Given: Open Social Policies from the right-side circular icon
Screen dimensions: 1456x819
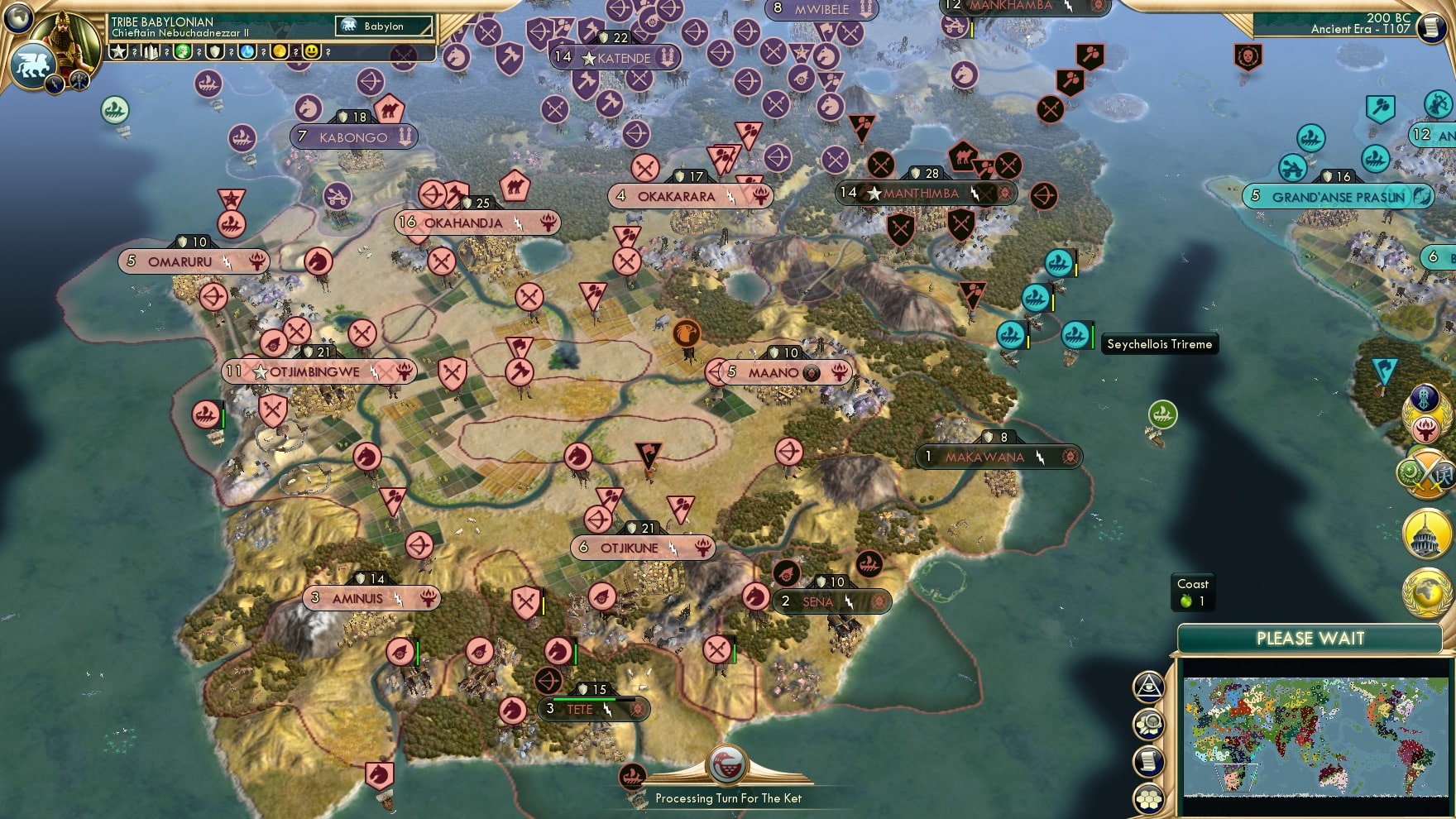Looking at the screenshot, I should 1425,396.
